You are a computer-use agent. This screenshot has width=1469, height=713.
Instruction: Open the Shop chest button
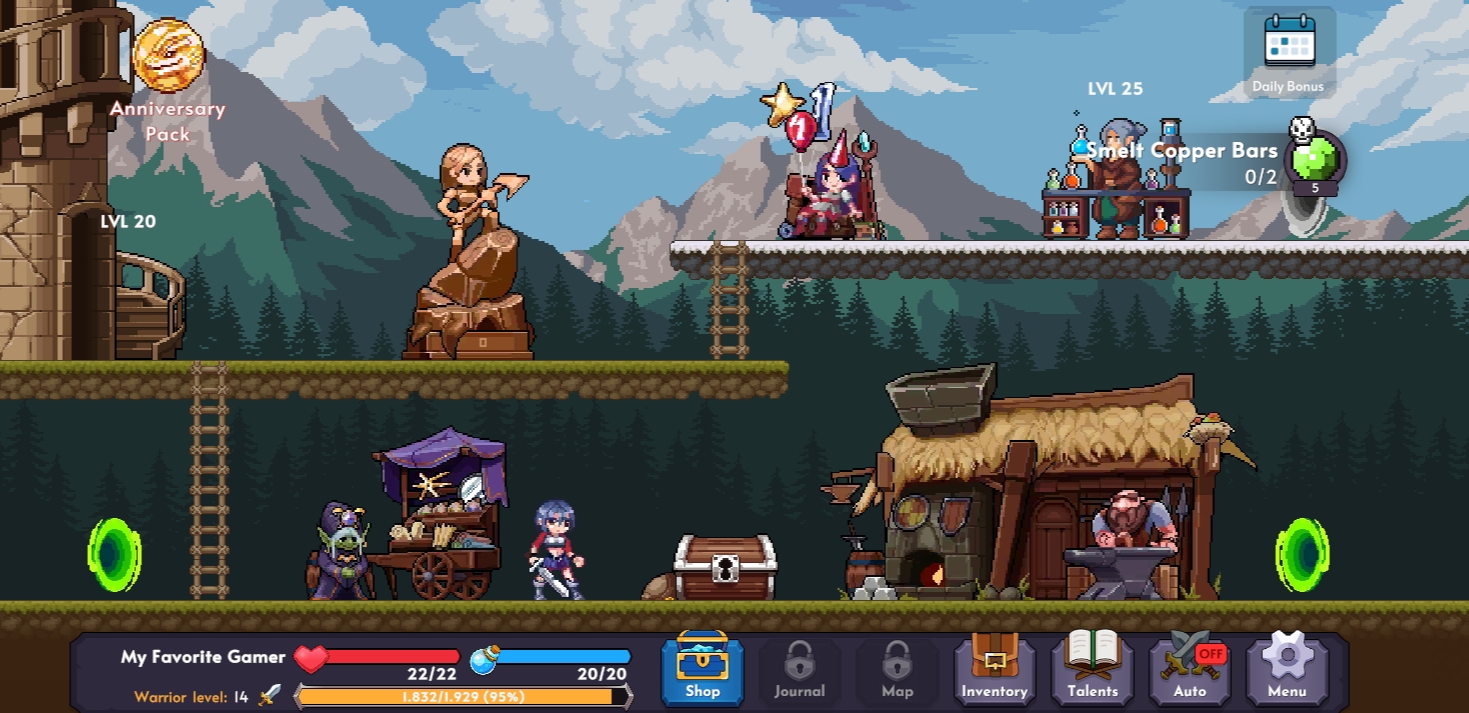point(702,668)
